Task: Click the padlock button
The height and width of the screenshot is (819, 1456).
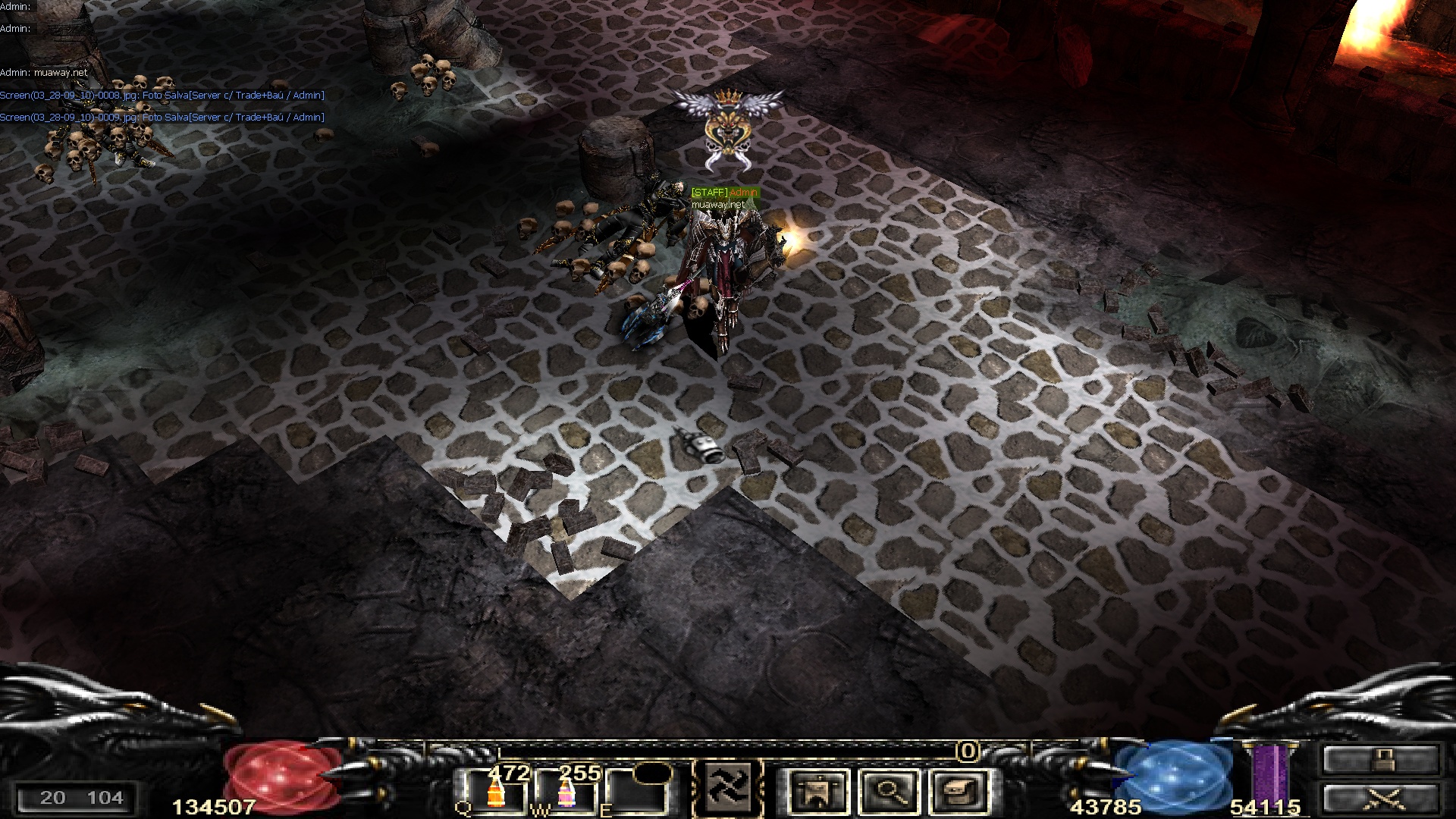Action: pos(1380,759)
